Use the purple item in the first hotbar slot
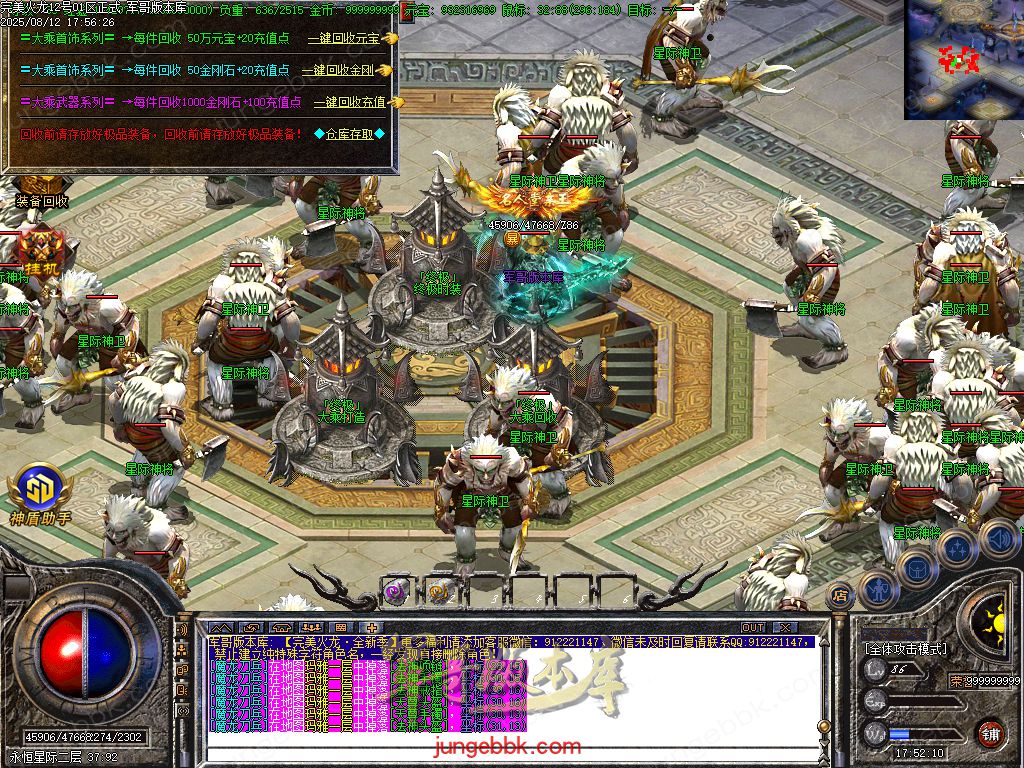This screenshot has width=1024, height=768. pyautogui.click(x=394, y=591)
